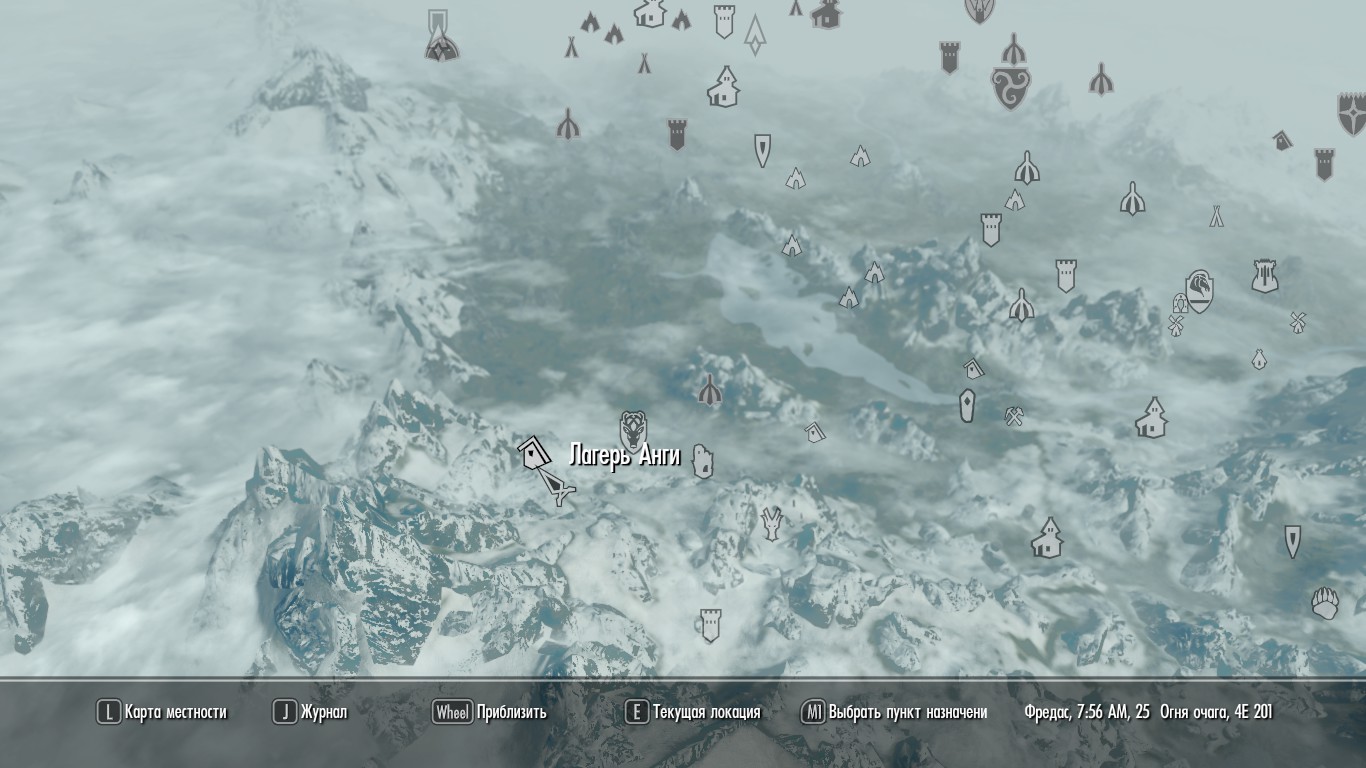Choose the four-pointed star shield marker
Image resolution: width=1366 pixels, height=768 pixels.
[x=1351, y=113]
